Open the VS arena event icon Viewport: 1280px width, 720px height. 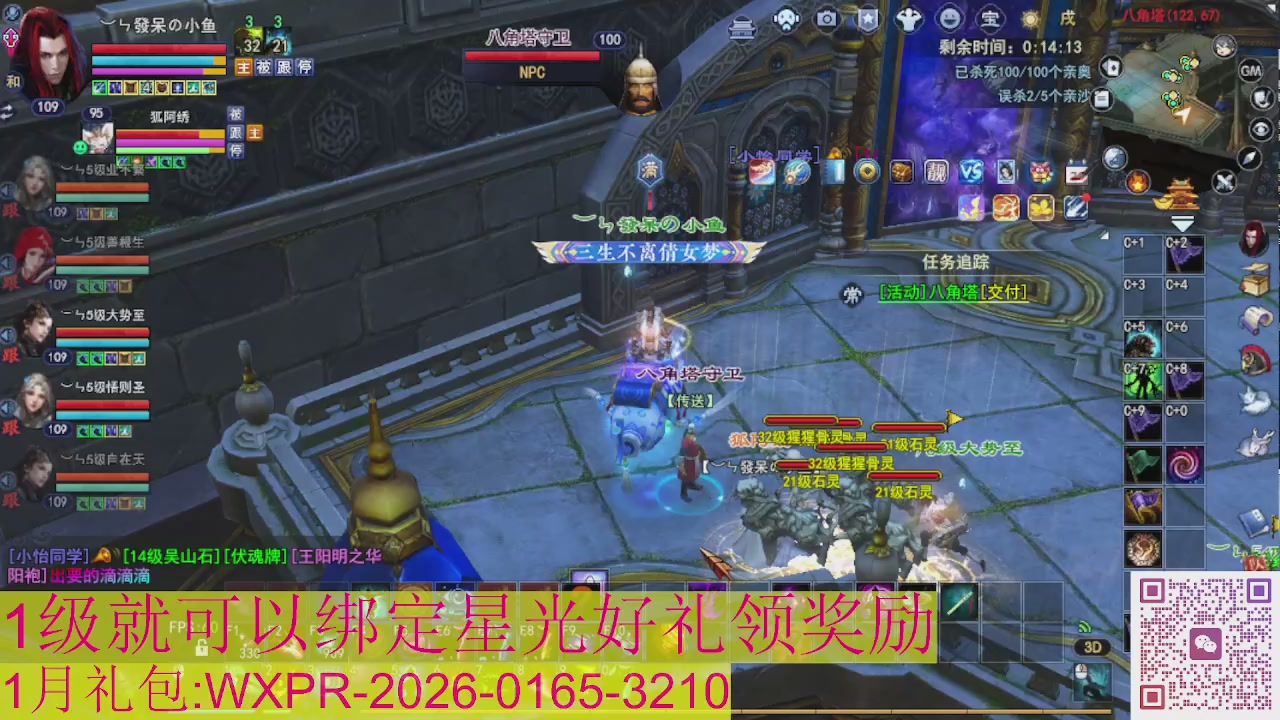coord(971,172)
